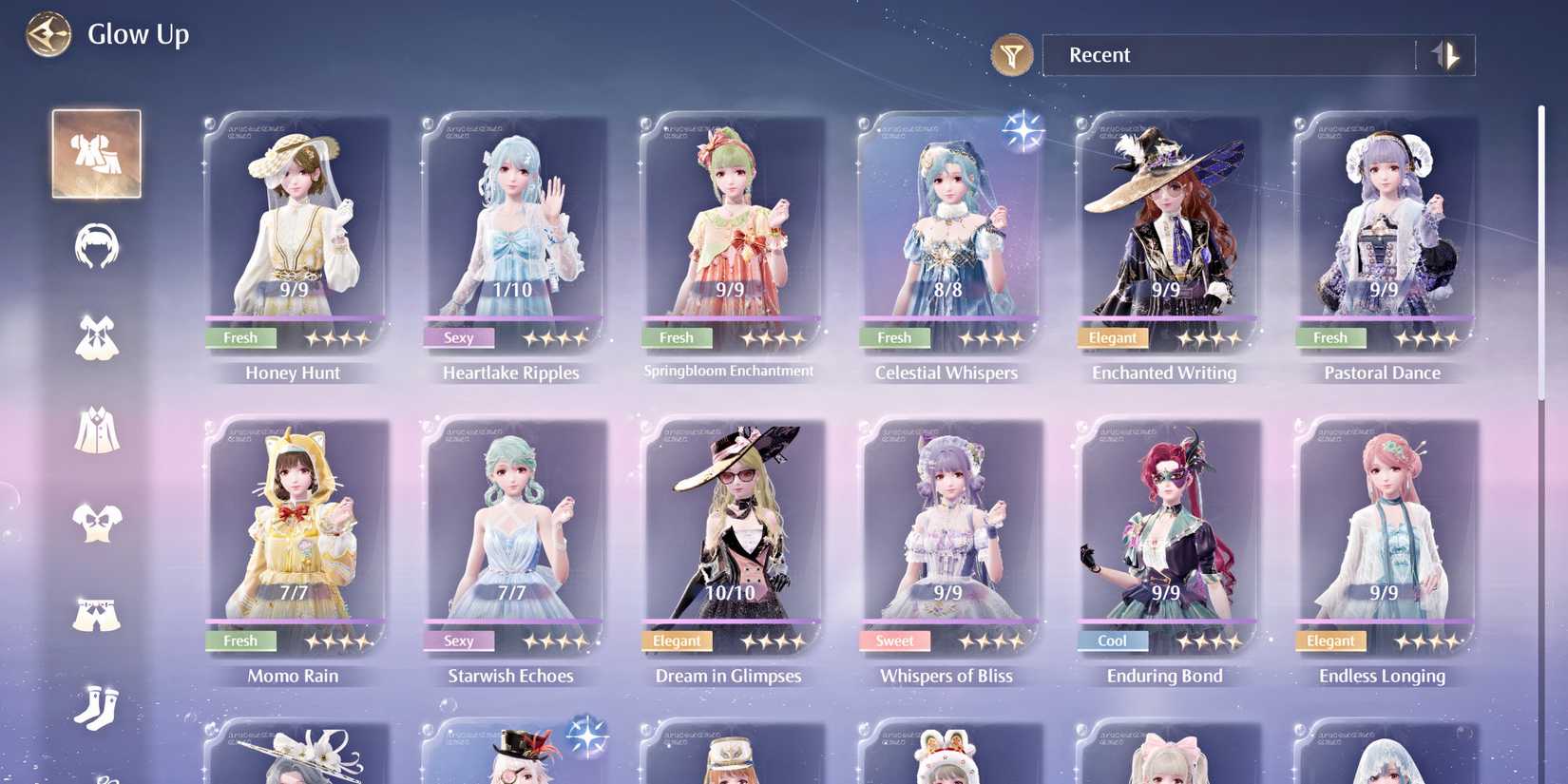Image resolution: width=1568 pixels, height=784 pixels.
Task: Expand the Elegant tag on Enchanted Writing
Action: pos(1112,337)
